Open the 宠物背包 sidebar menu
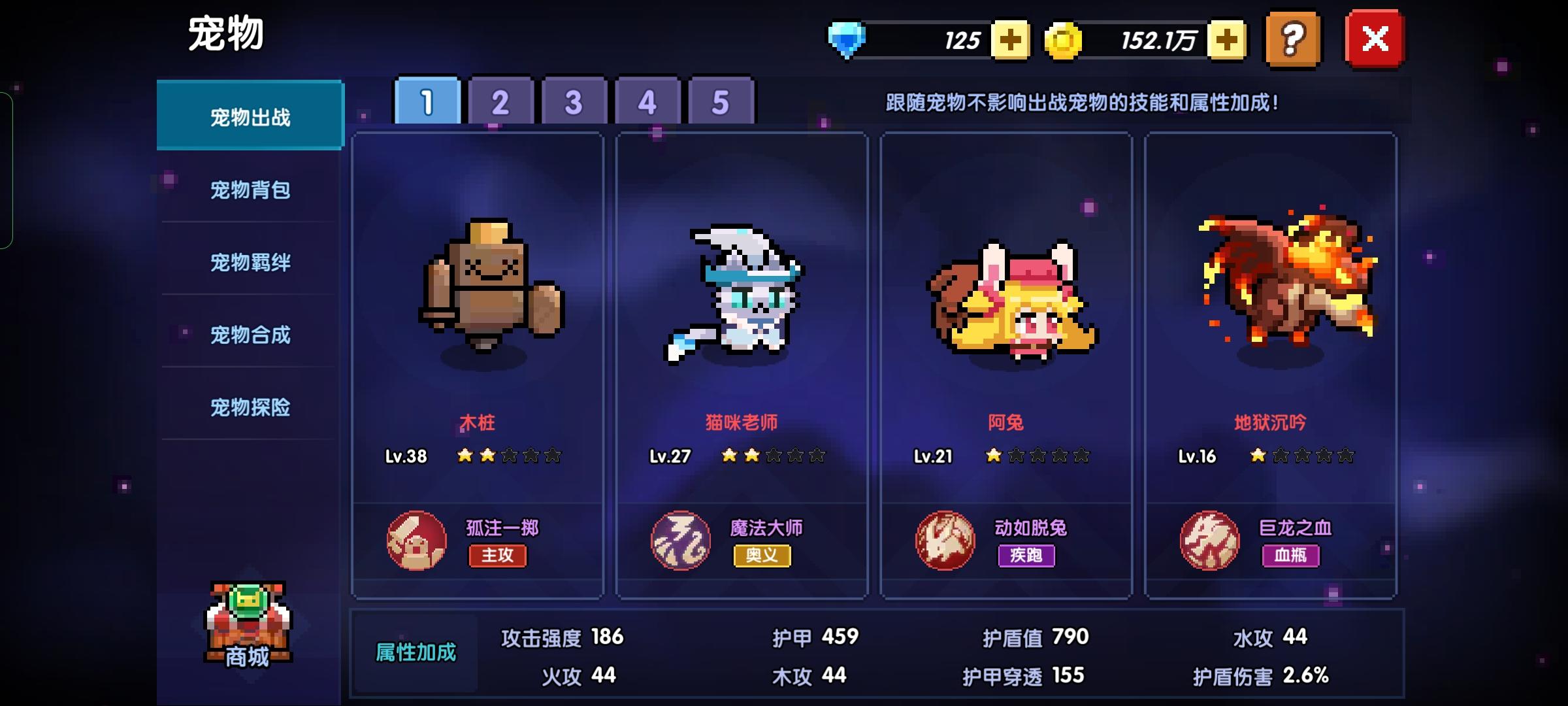The image size is (1568, 706). click(x=250, y=190)
